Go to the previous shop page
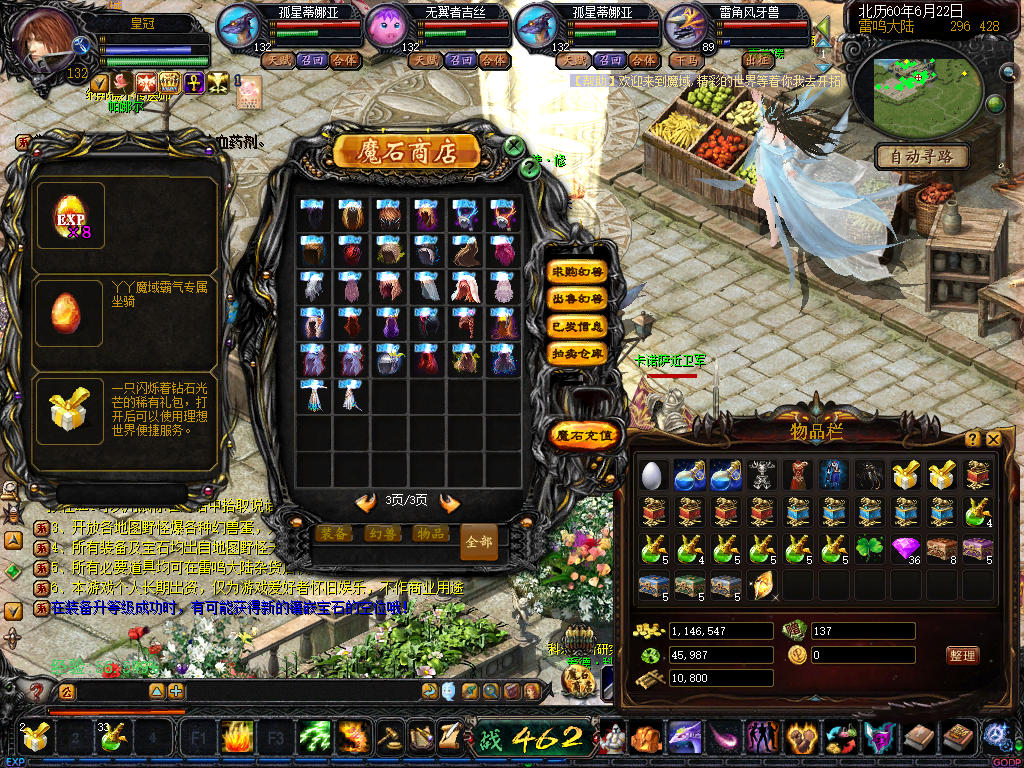The image size is (1024, 768). coord(366,502)
